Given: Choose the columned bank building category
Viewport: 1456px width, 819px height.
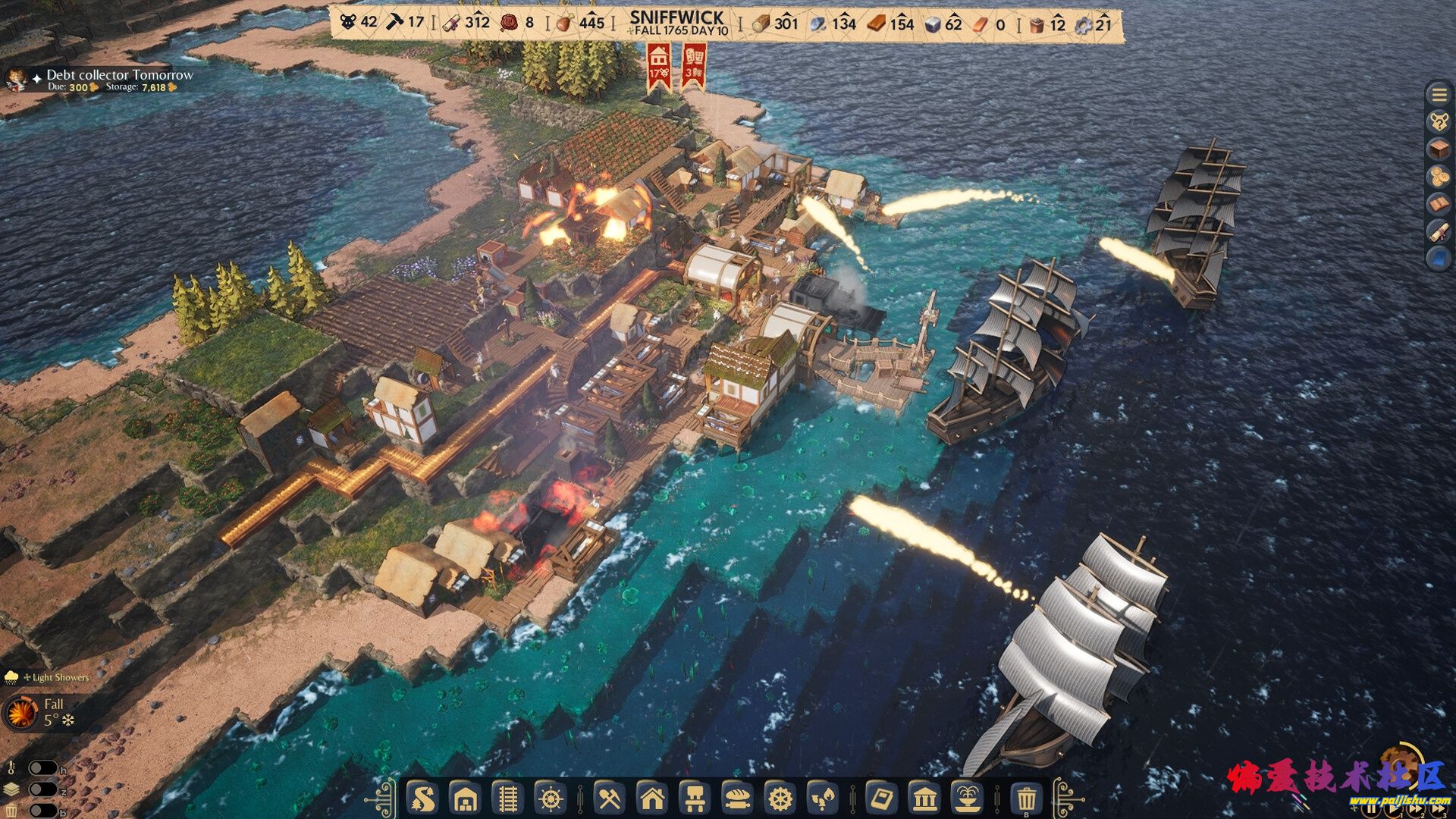Looking at the screenshot, I should tap(924, 799).
